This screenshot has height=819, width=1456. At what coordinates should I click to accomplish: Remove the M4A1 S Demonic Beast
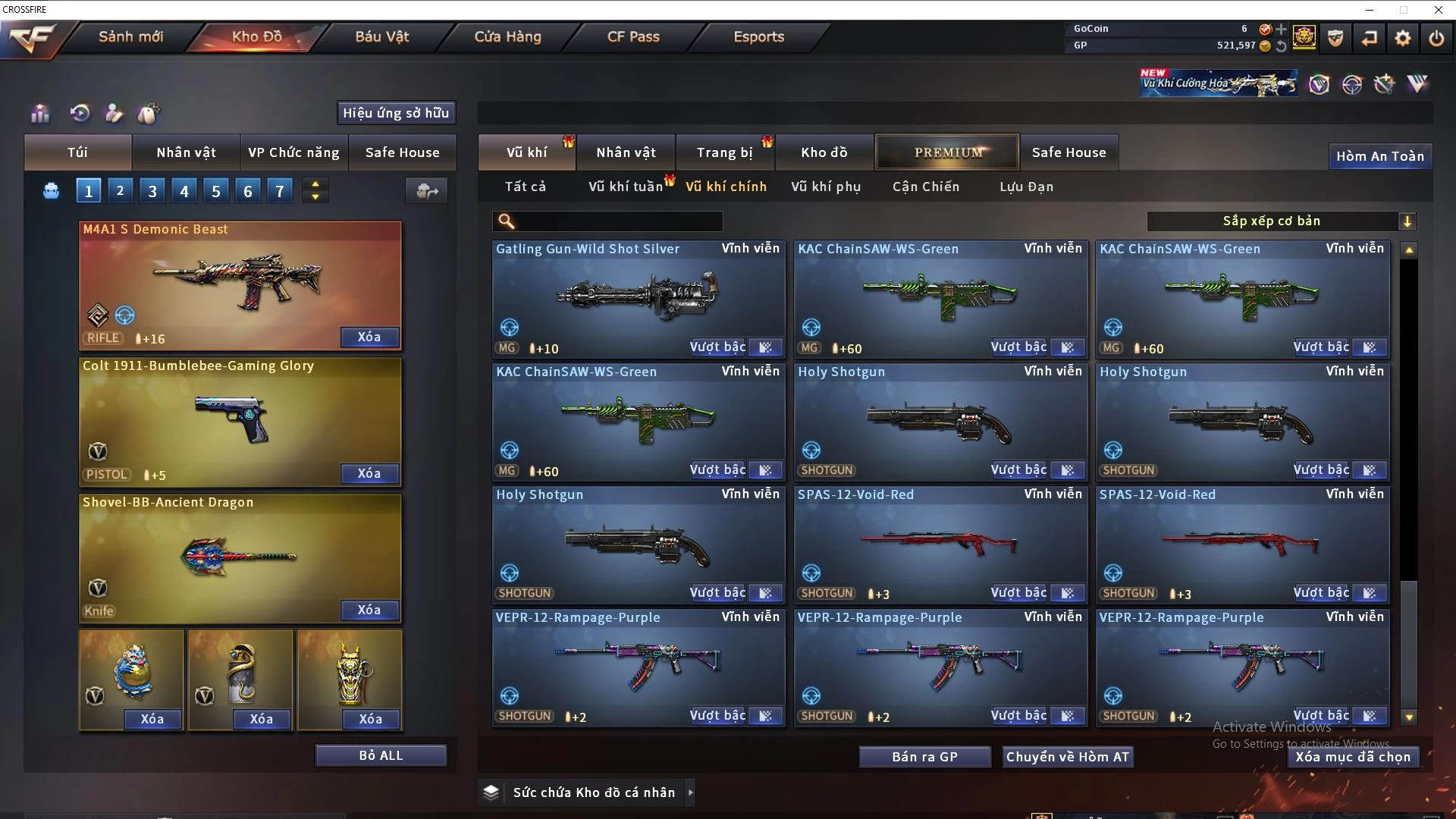click(x=369, y=337)
